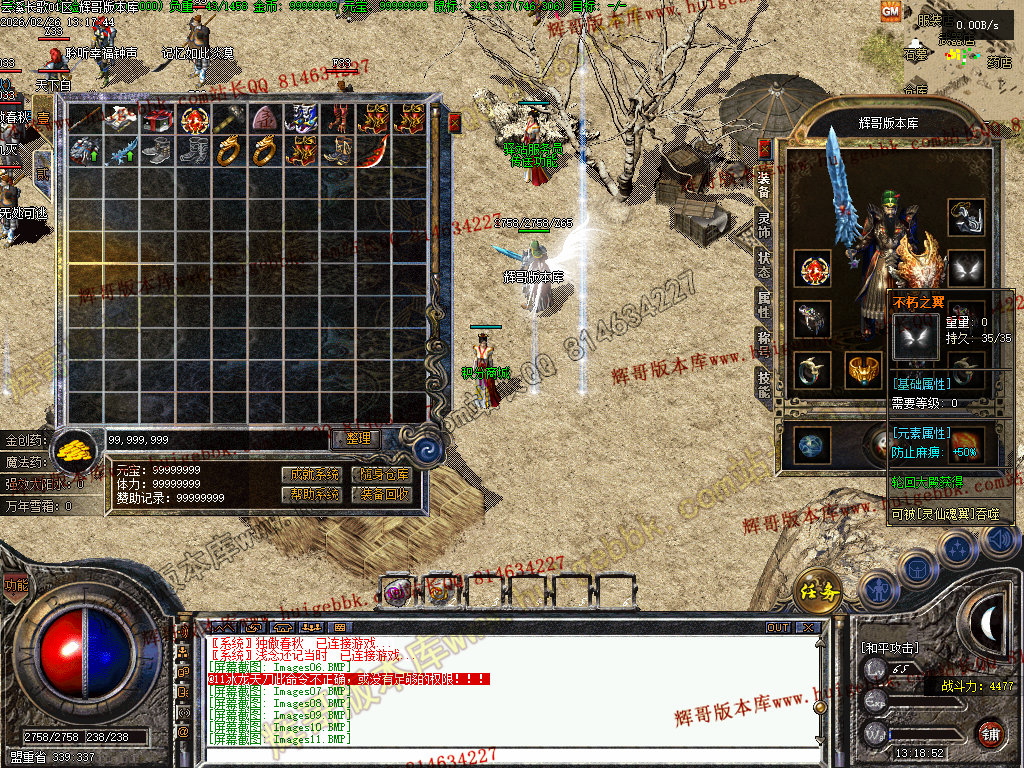
Task: Open the 随身仓库 portable warehouse
Action: pos(381,475)
